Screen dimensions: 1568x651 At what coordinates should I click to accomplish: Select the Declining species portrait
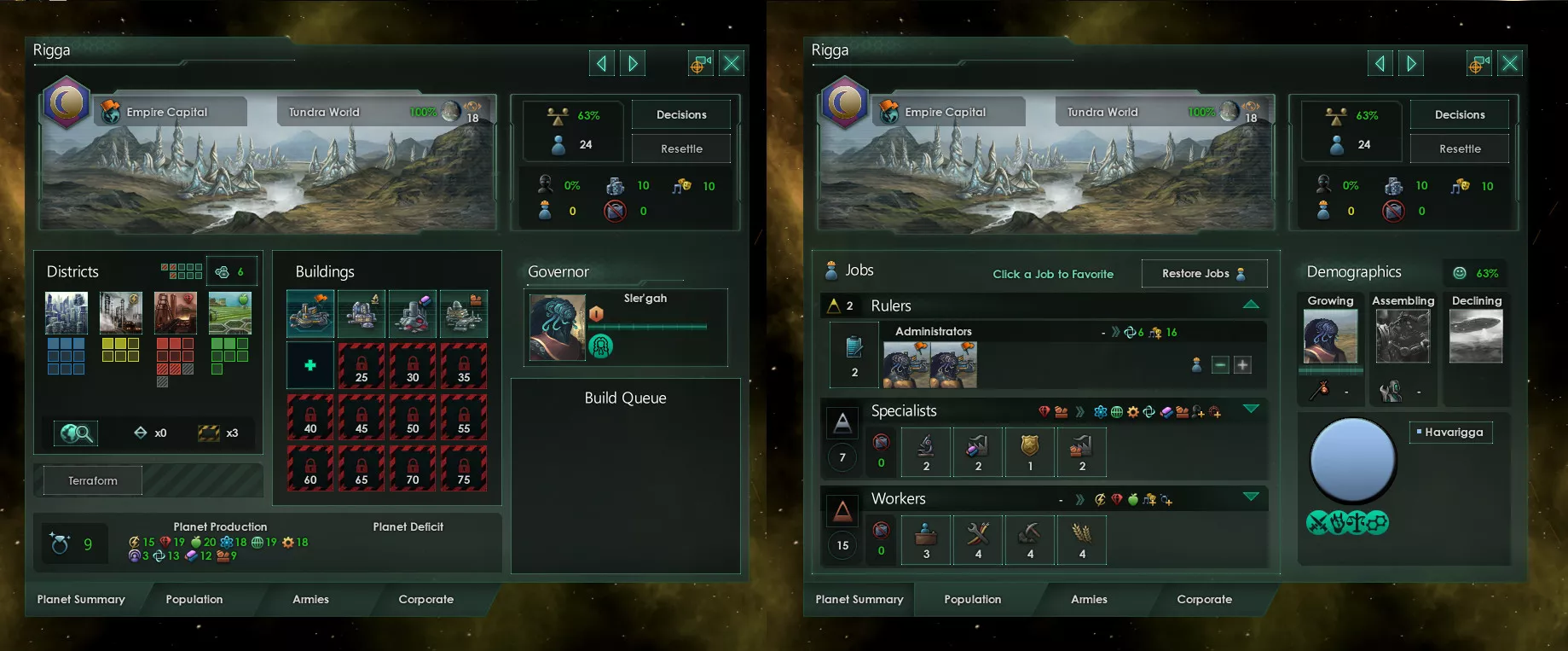pos(1476,336)
